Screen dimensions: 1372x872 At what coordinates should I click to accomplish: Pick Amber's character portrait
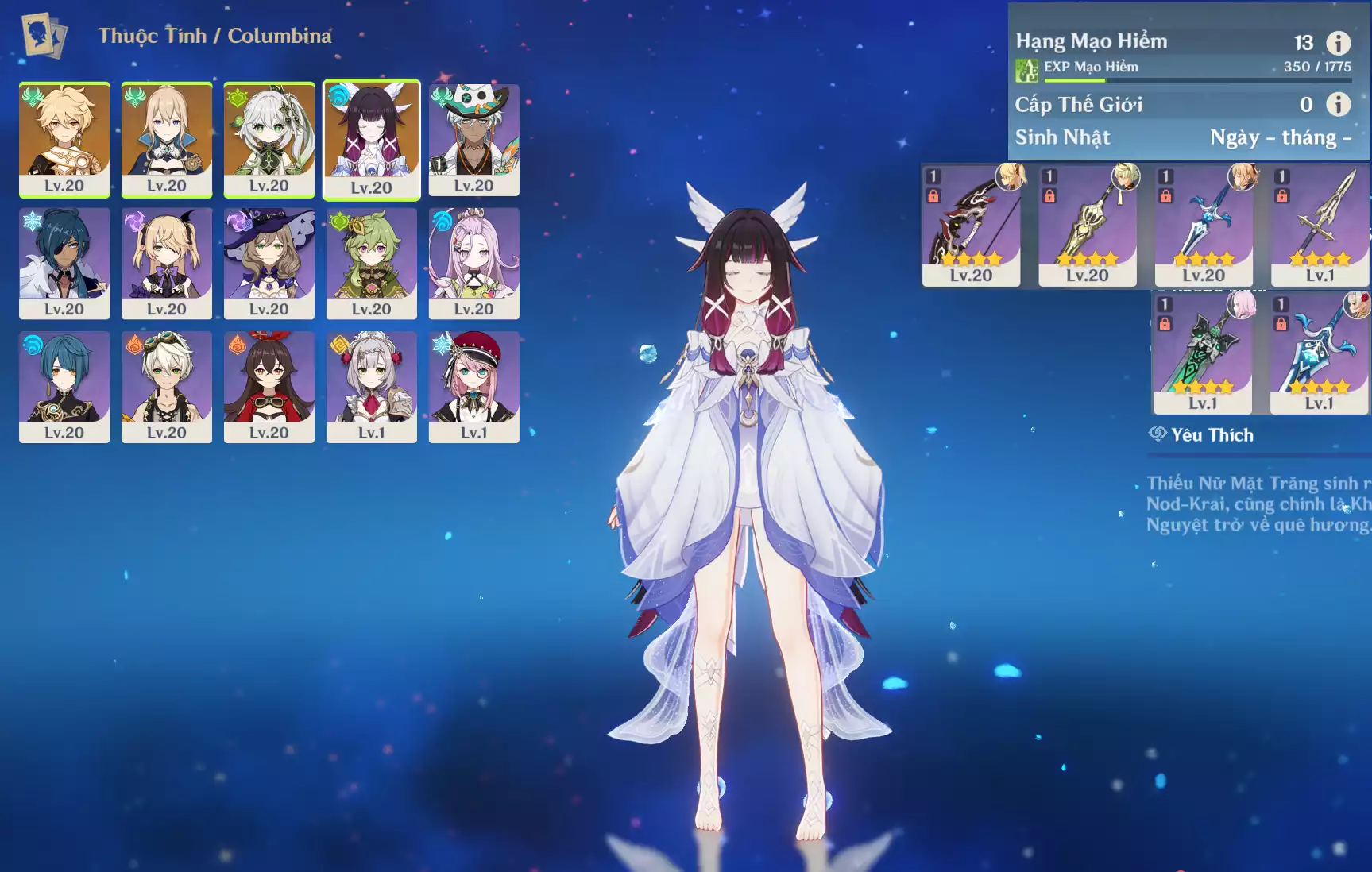(269, 386)
